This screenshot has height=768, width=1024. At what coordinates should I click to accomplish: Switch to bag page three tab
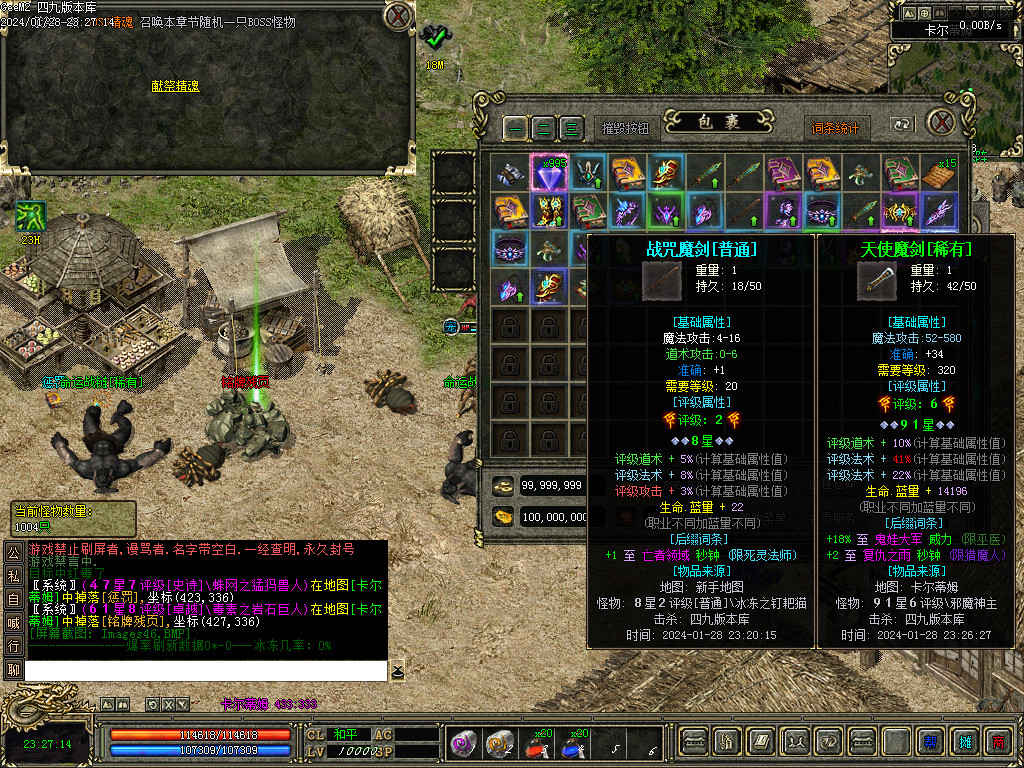[571, 128]
